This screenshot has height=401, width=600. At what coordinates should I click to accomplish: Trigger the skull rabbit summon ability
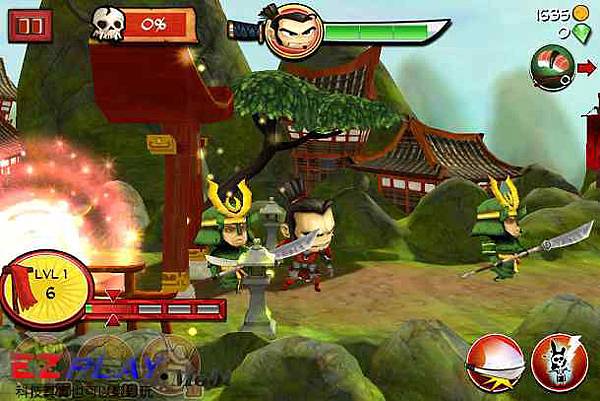558,361
